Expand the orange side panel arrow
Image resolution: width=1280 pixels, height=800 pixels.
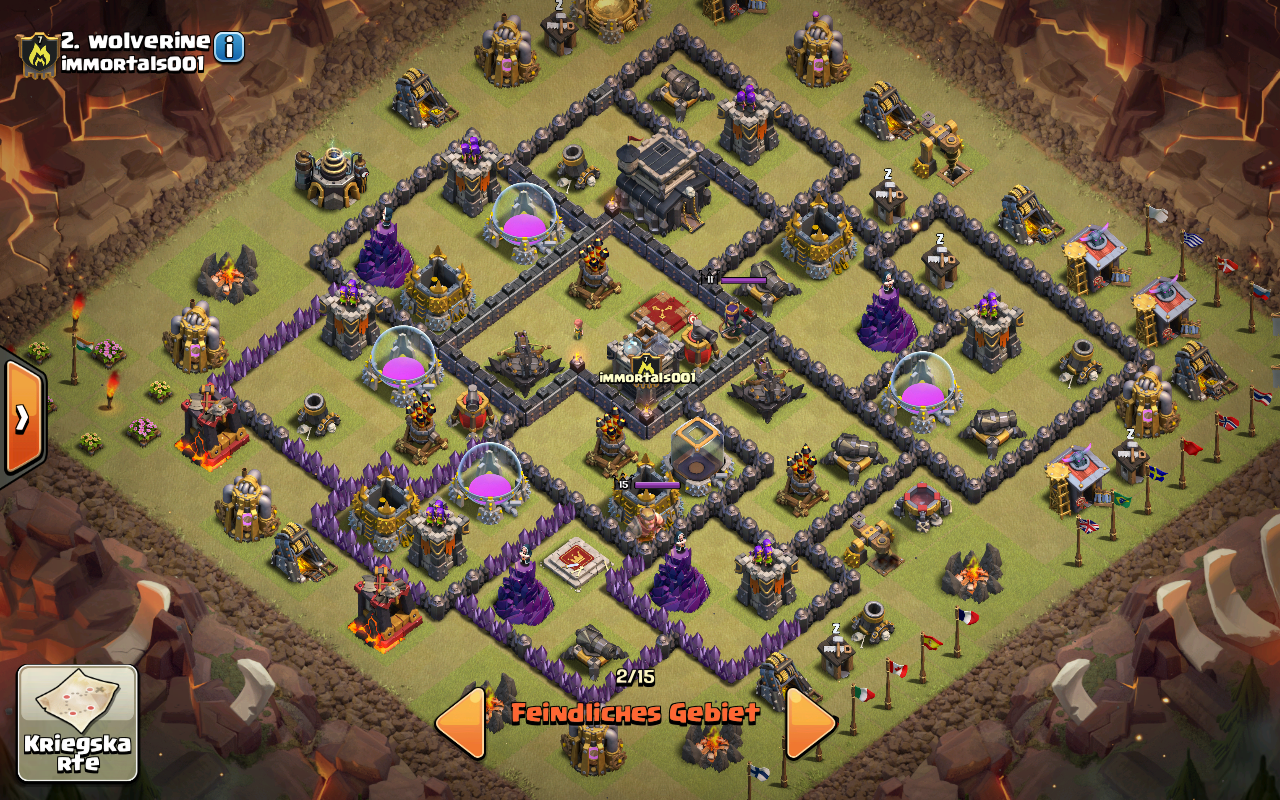21,416
